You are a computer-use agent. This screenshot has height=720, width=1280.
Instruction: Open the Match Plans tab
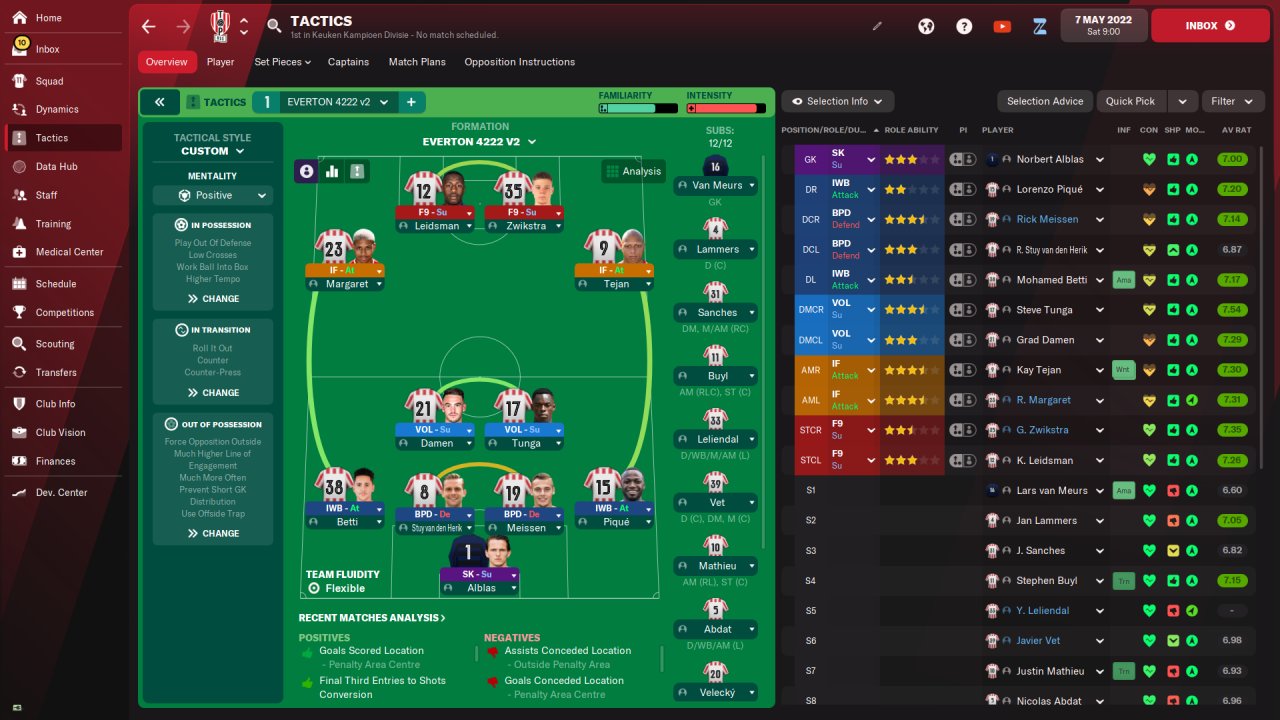pos(417,62)
